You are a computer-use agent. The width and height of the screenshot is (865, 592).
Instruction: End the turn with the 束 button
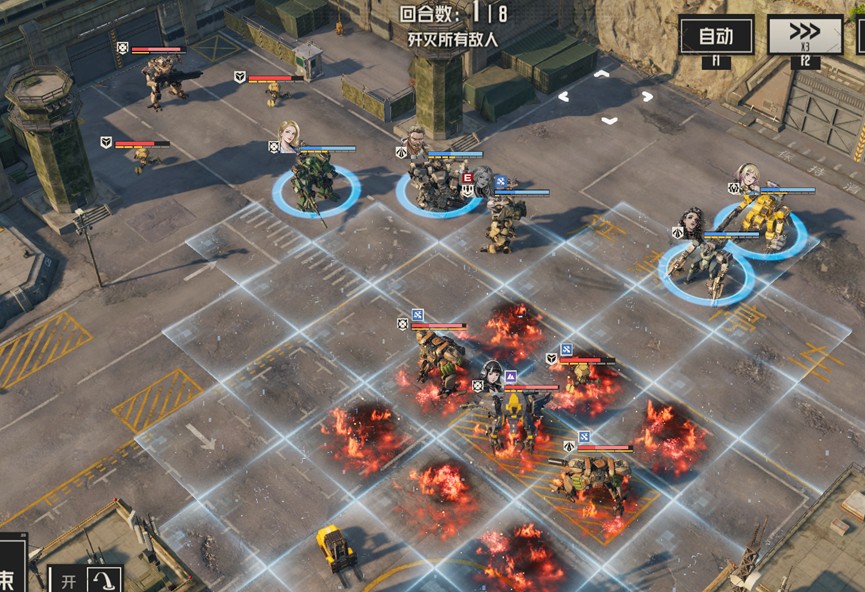[10, 578]
